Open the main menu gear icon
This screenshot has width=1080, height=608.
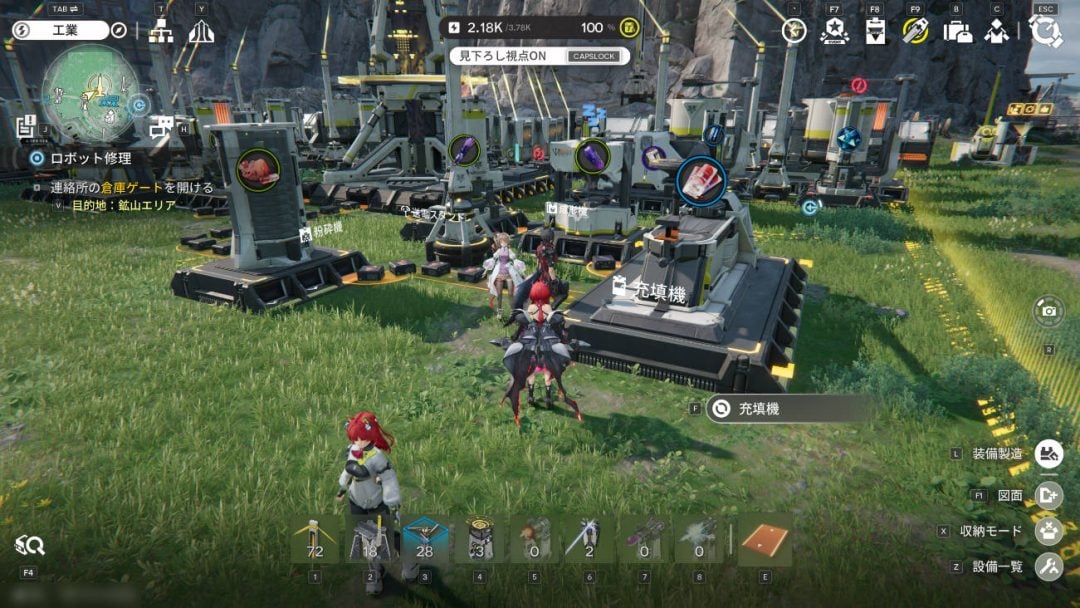(1046, 31)
